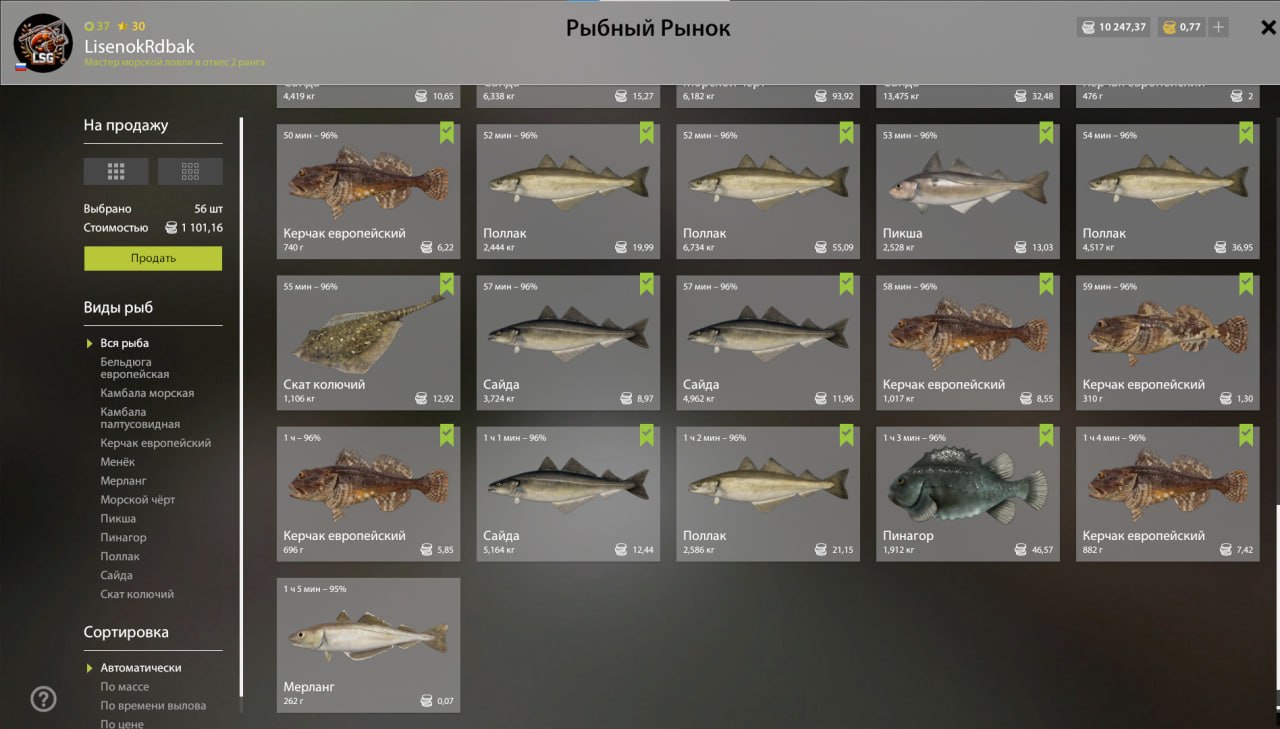Select Автоматически sorting option
Image resolution: width=1280 pixels, height=729 pixels.
141,668
